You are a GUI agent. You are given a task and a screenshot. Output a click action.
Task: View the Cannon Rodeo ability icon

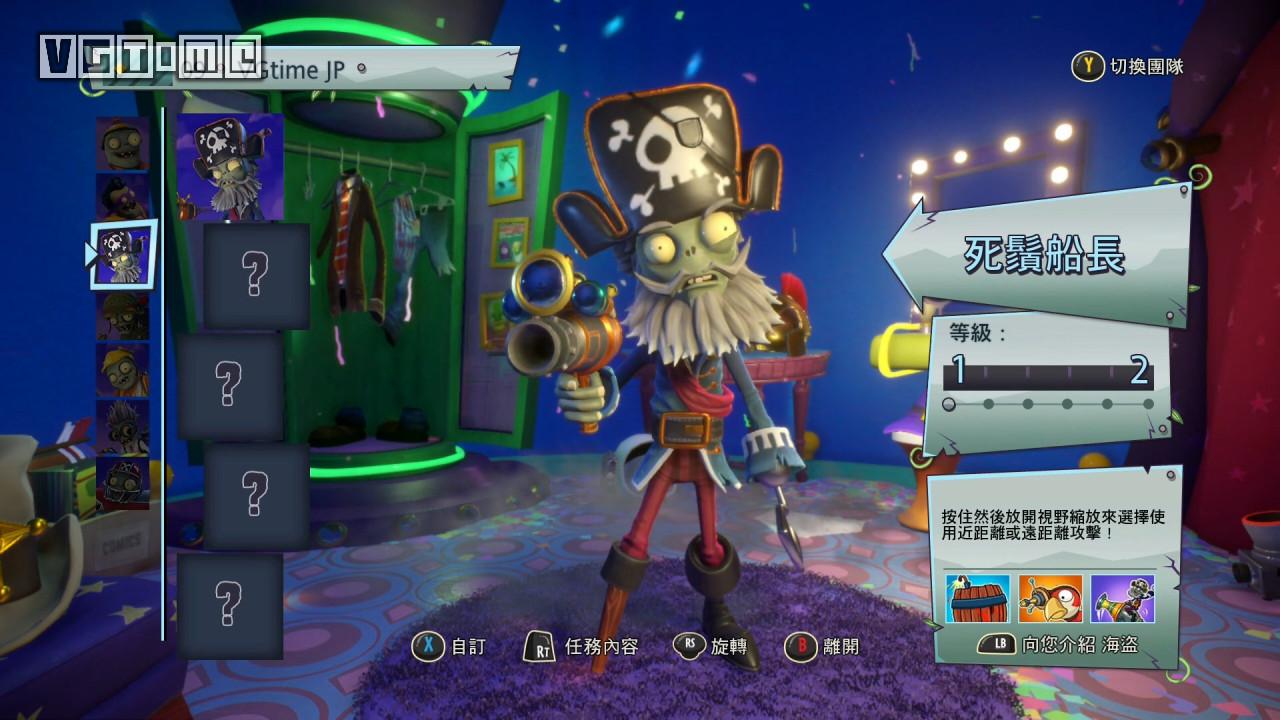1121,599
